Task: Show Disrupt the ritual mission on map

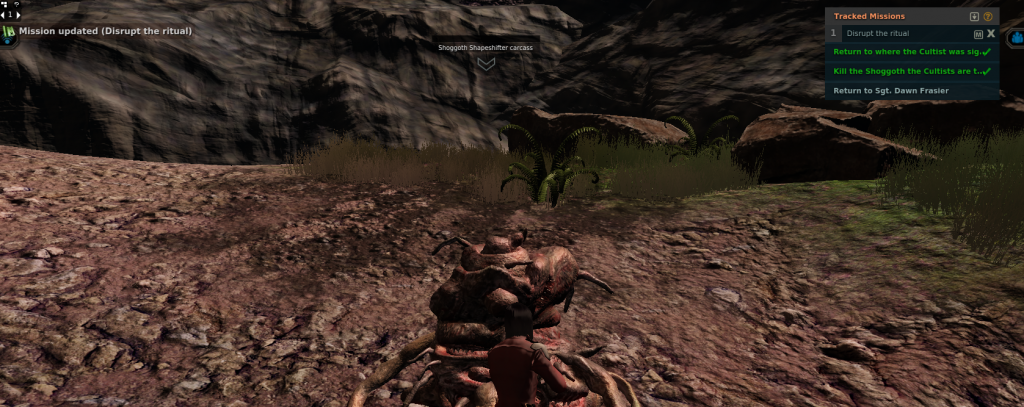Action: 978,33
